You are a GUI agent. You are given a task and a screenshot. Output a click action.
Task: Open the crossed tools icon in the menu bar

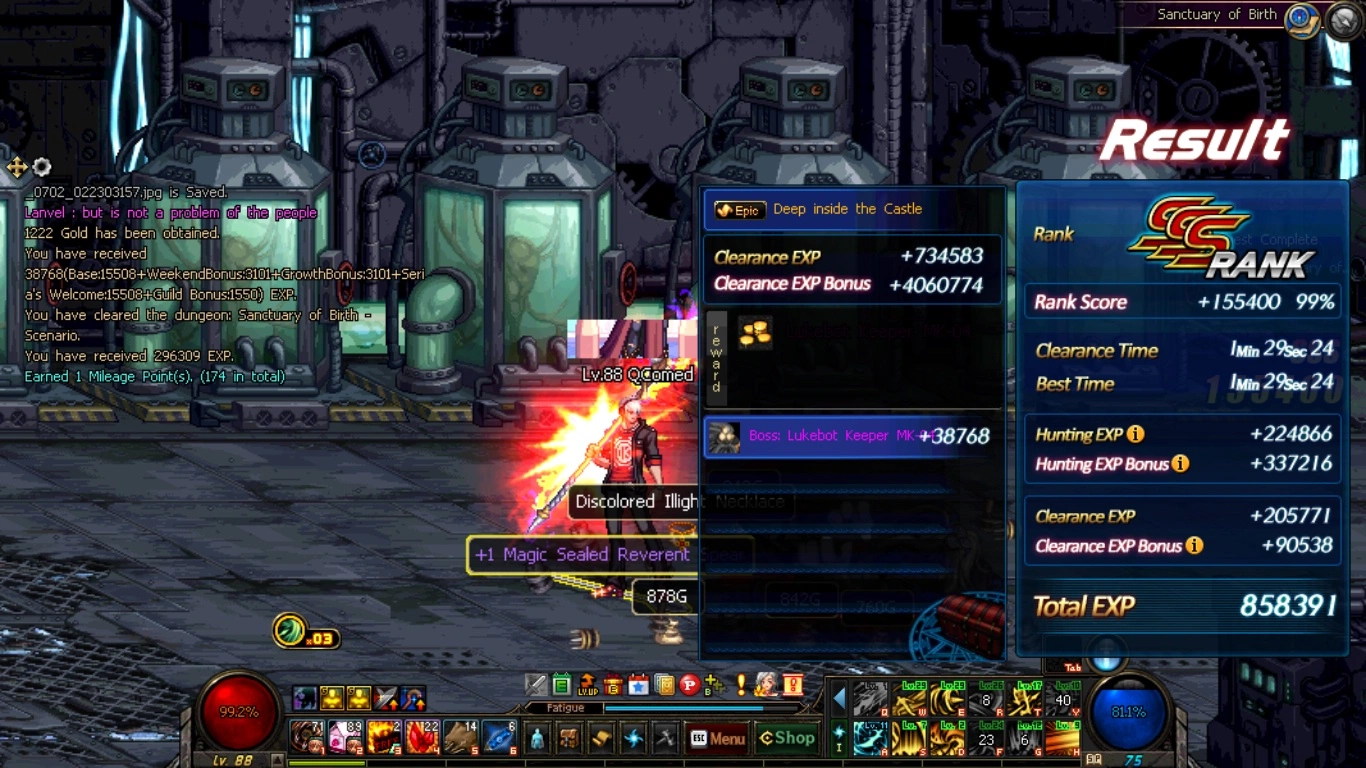click(665, 739)
